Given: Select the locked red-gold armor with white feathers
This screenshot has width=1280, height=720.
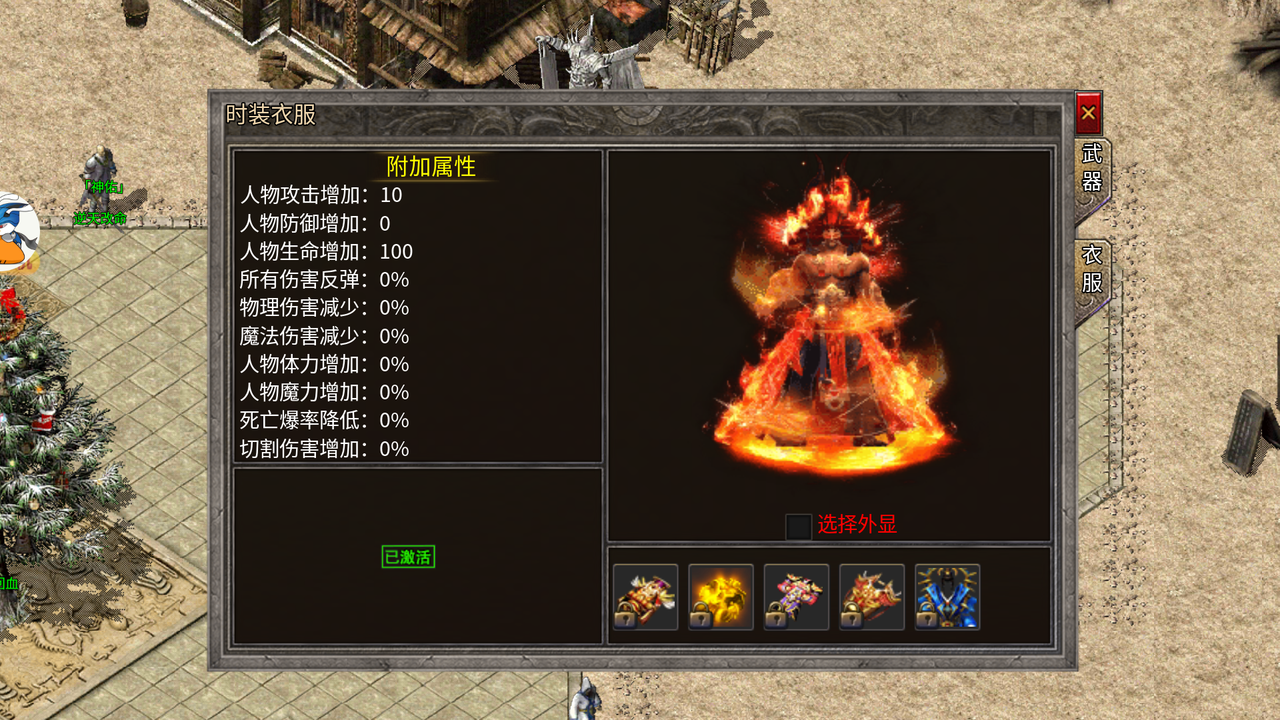Looking at the screenshot, I should point(645,597).
